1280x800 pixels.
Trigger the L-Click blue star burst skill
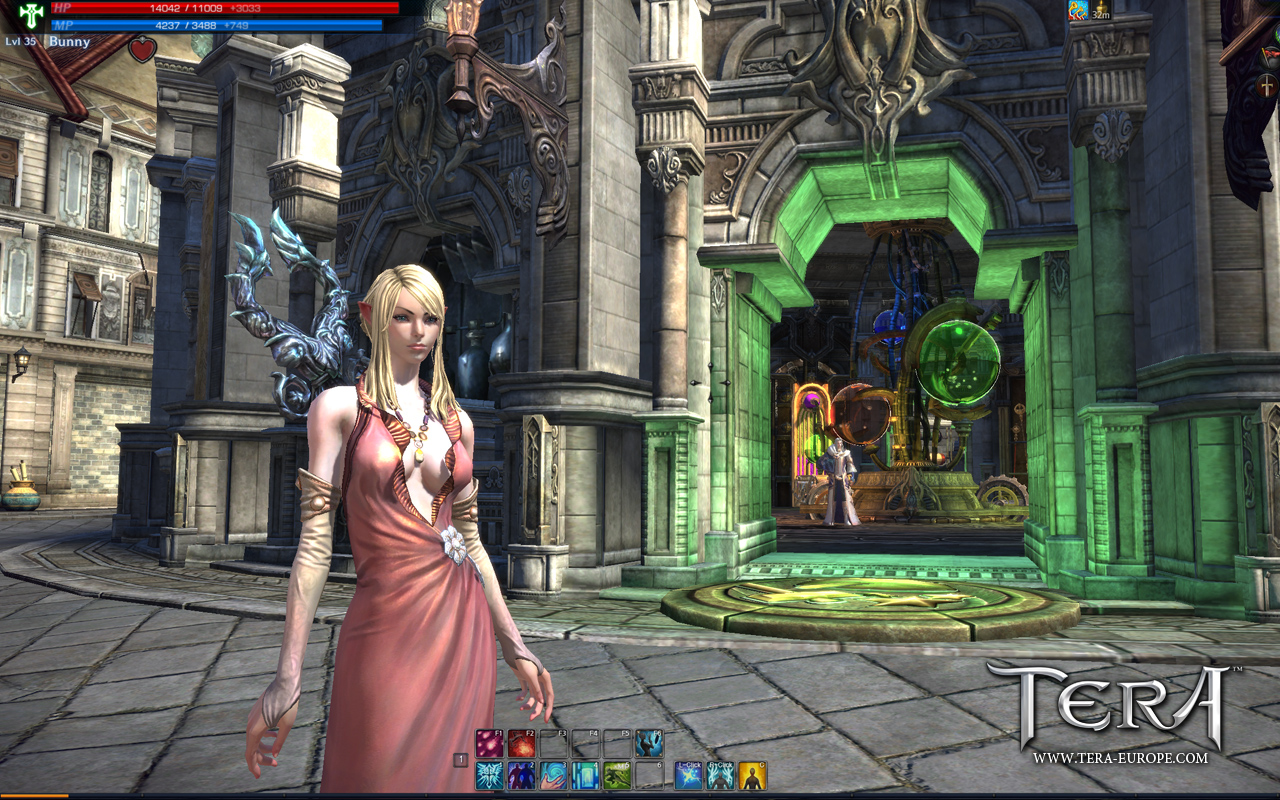[688, 775]
